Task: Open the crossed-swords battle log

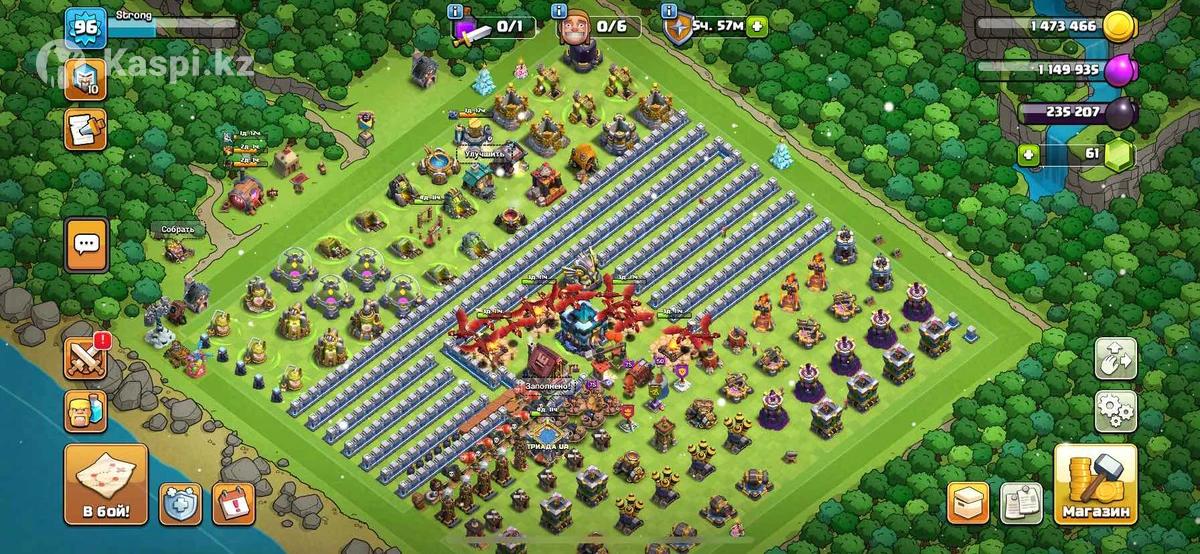Action: click(86, 357)
